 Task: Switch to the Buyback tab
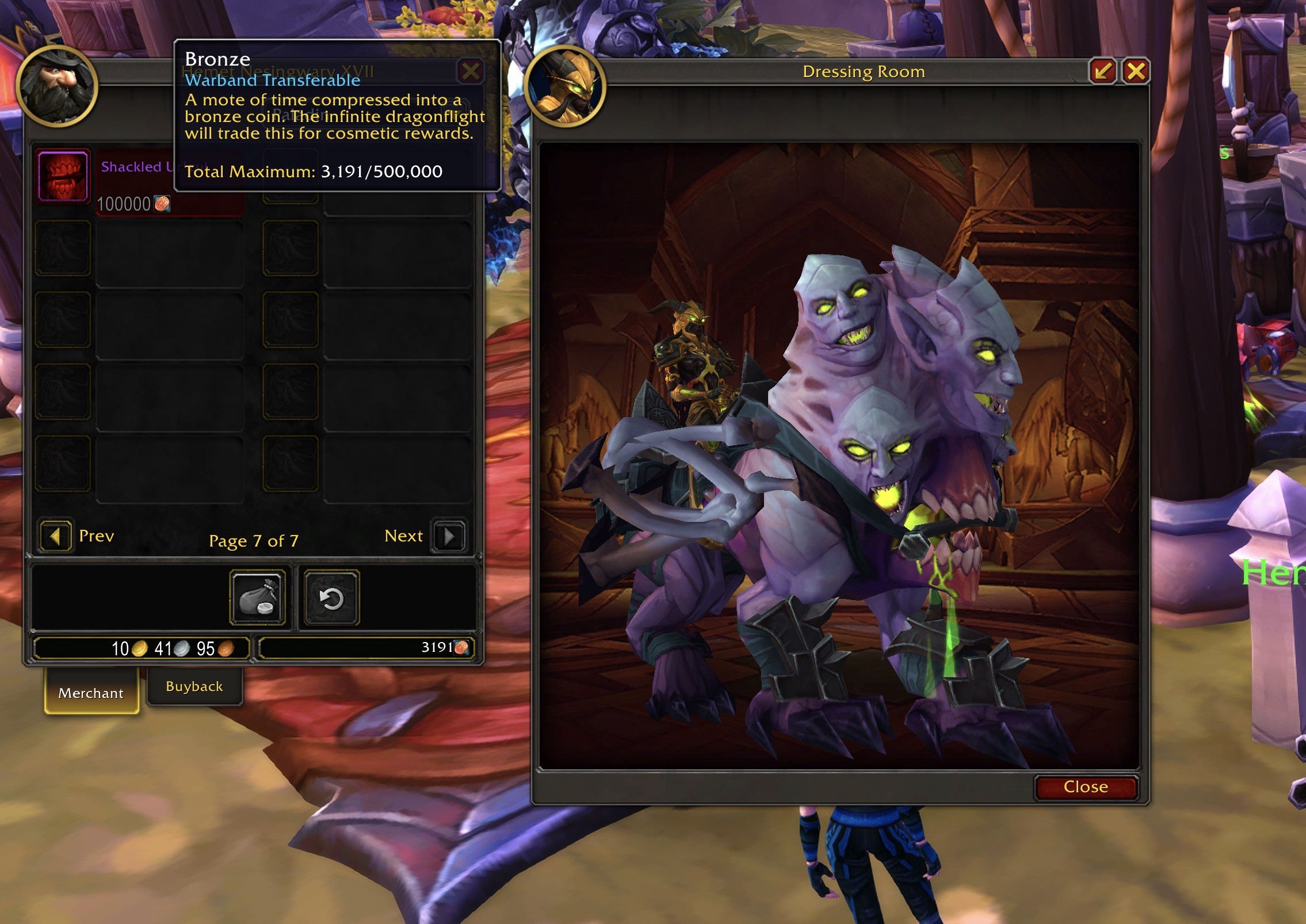click(194, 686)
